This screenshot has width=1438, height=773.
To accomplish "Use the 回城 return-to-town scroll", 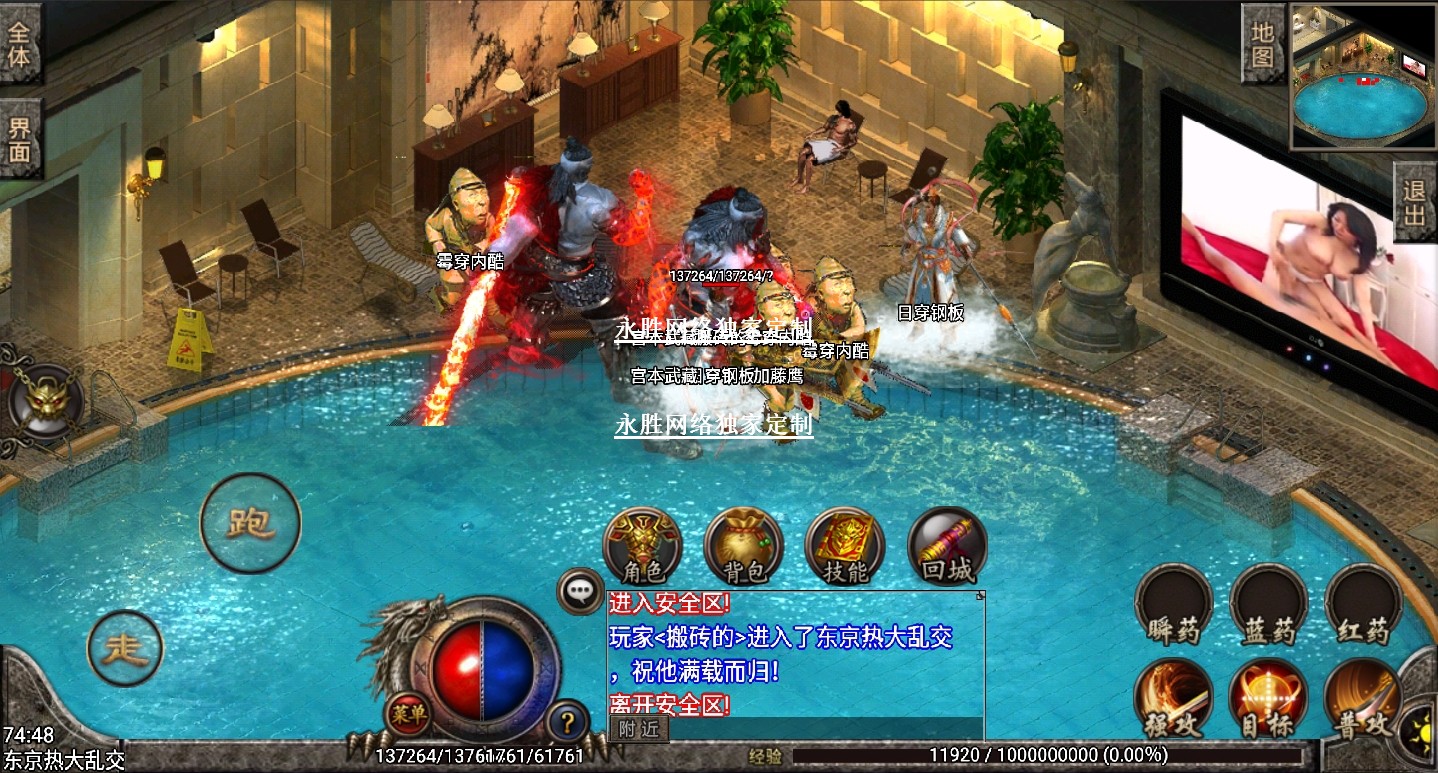I will pyautogui.click(x=946, y=548).
